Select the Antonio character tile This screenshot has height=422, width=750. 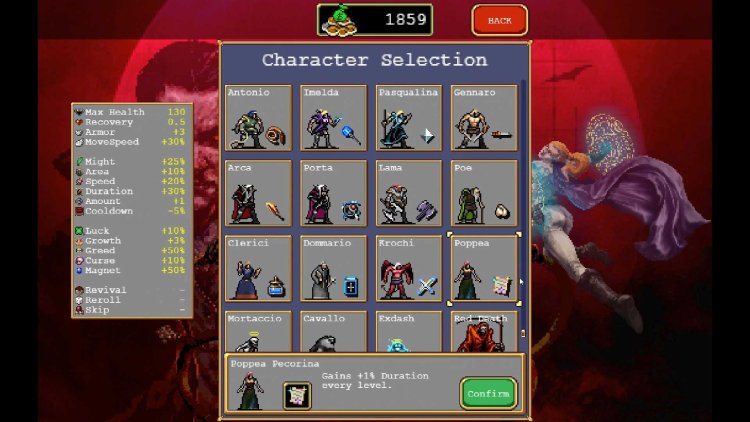pyautogui.click(x=259, y=118)
